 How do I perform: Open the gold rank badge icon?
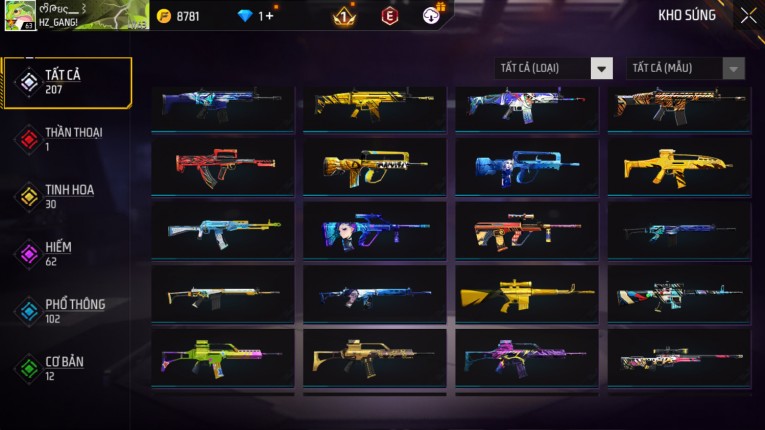pyautogui.click(x=343, y=16)
